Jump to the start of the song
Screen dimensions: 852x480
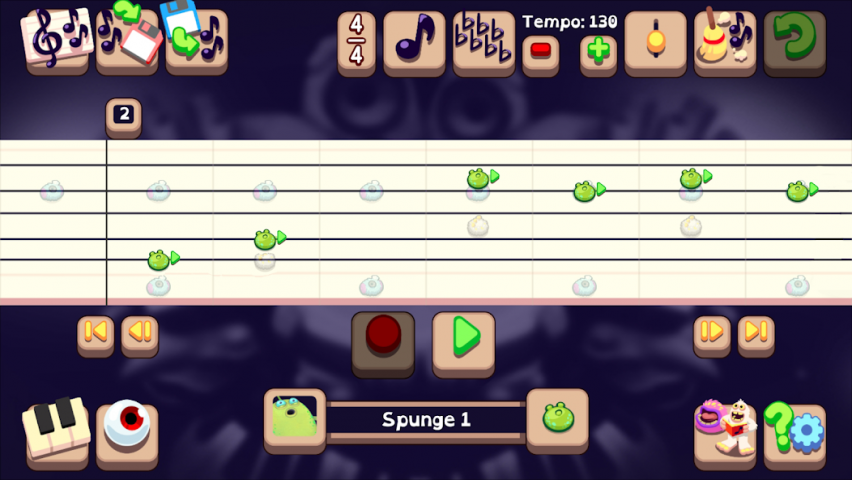pos(96,333)
